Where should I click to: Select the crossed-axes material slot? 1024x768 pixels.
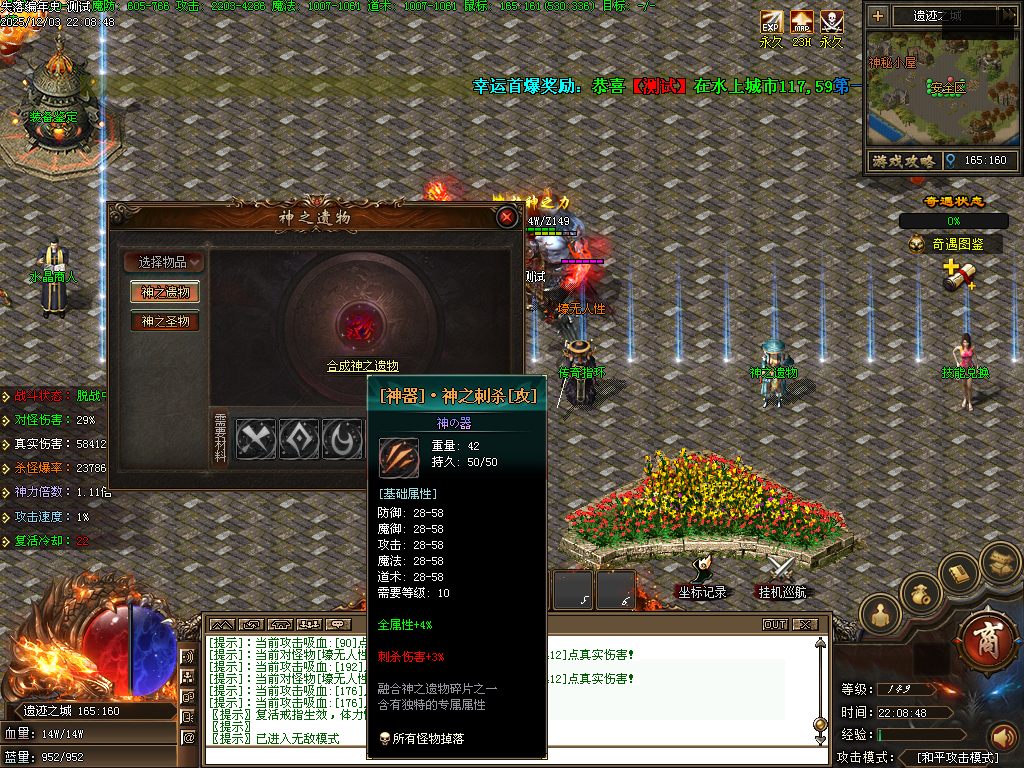(x=256, y=439)
